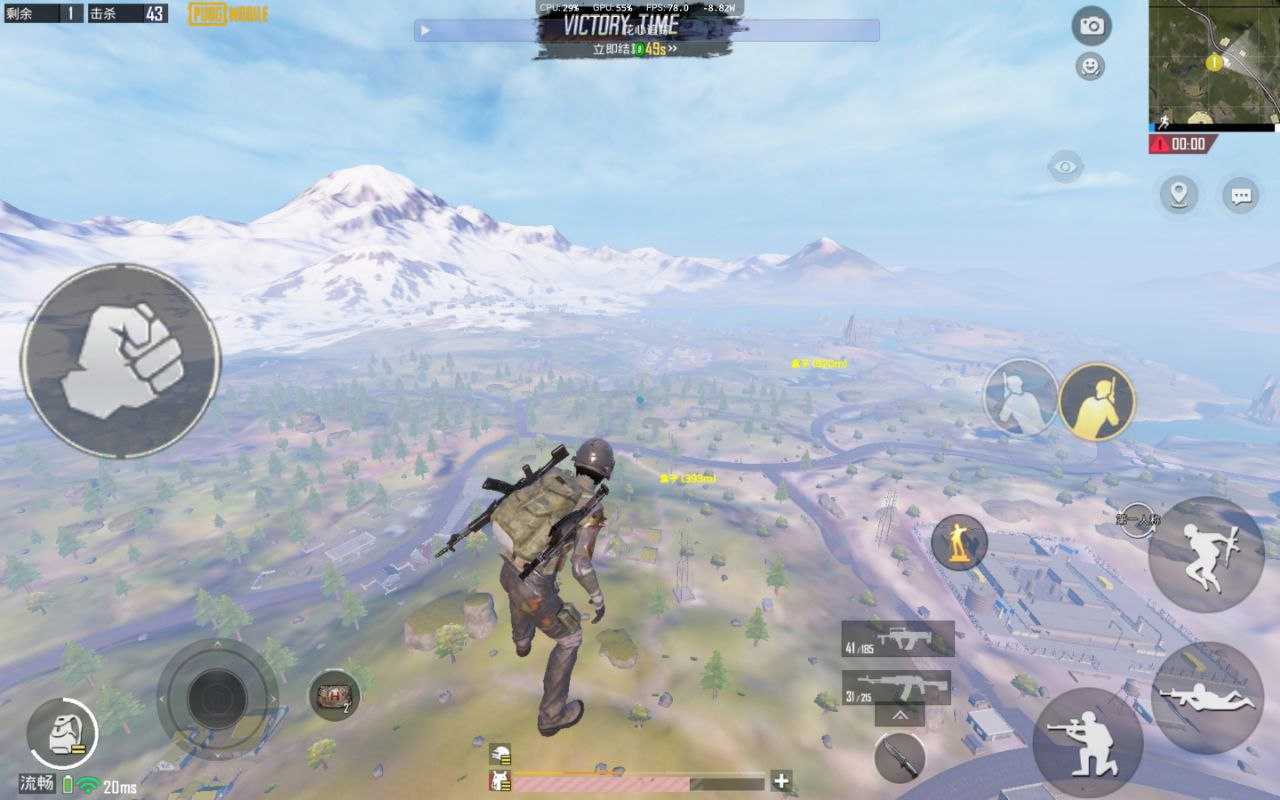The height and width of the screenshot is (800, 1280).
Task: Open the smiley emote menu
Action: click(x=1090, y=67)
